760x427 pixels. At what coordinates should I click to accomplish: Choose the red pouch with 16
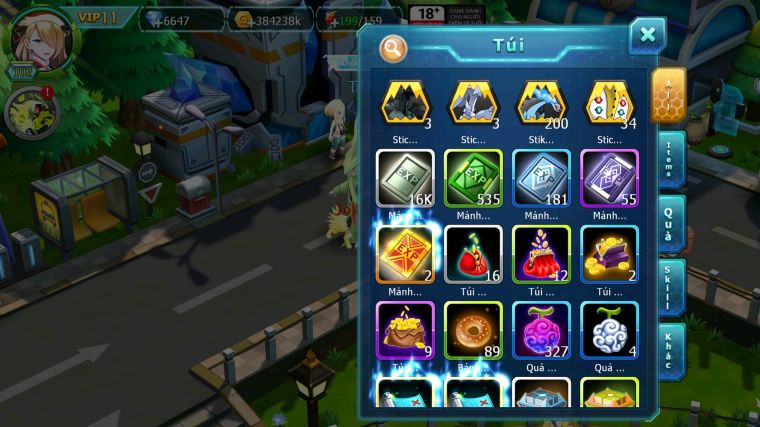coord(473,255)
